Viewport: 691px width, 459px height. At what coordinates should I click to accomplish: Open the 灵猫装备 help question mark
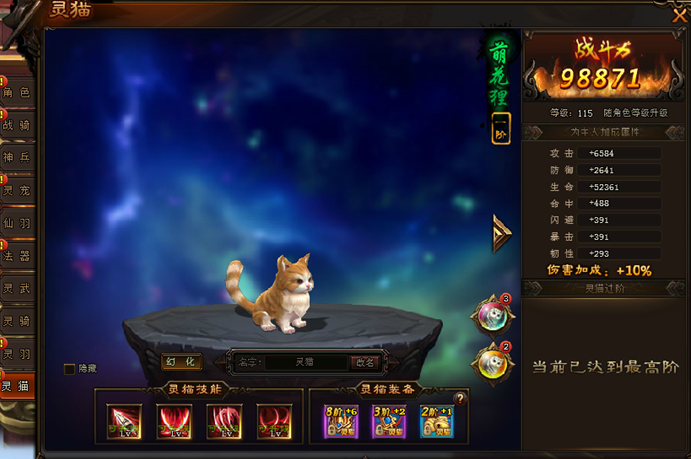pyautogui.click(x=460, y=398)
